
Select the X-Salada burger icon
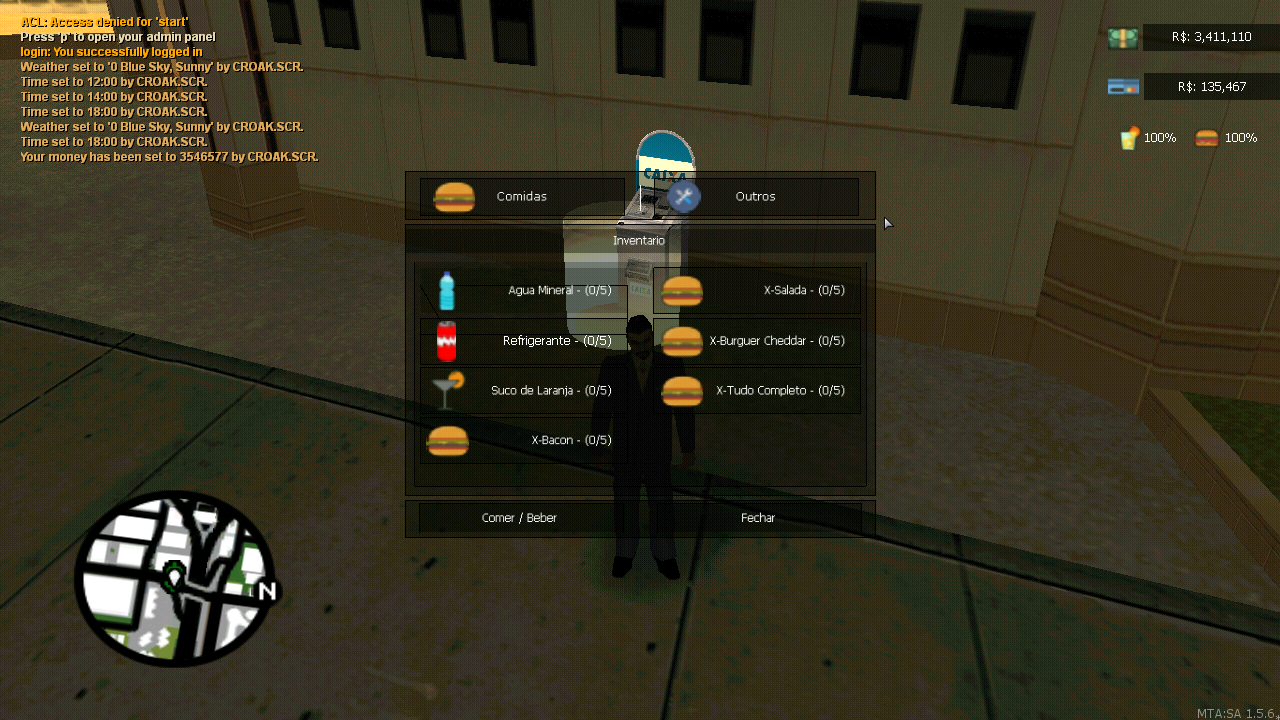tap(681, 291)
